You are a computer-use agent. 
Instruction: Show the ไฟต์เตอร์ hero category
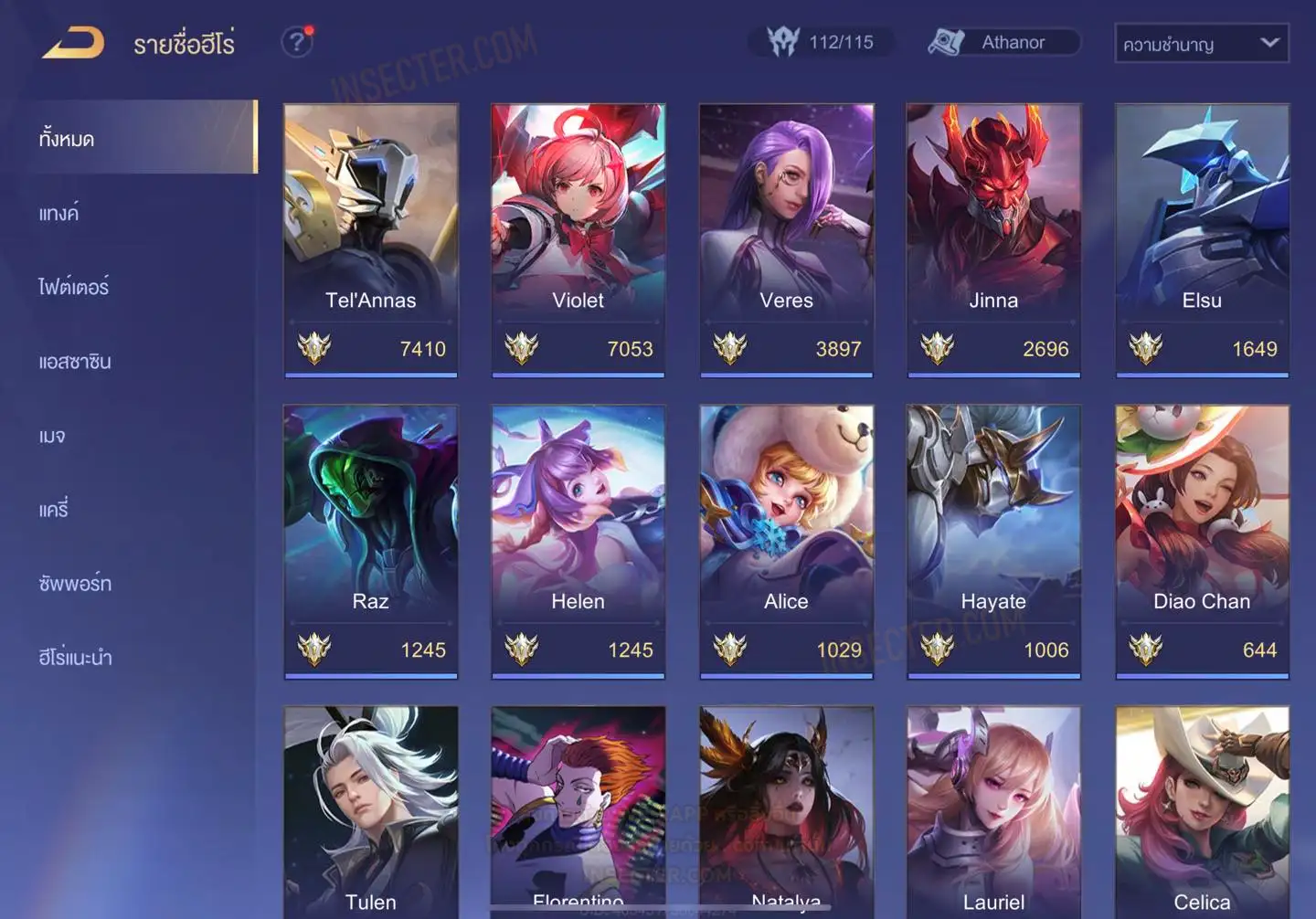click(73, 287)
